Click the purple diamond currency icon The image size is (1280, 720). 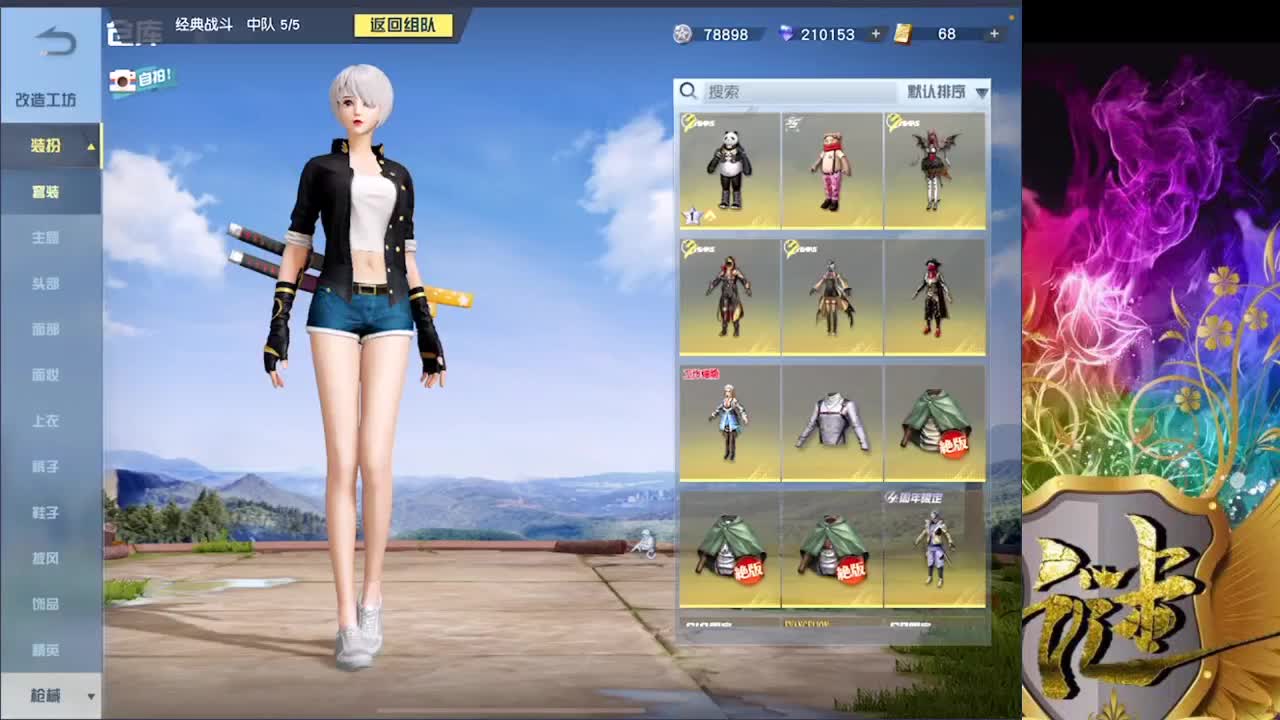785,34
